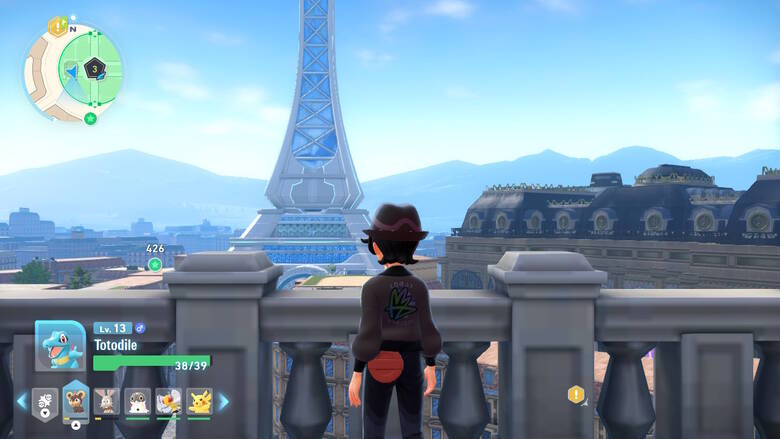Select Totodile's active portrait
Viewport: 780px width, 439px height.
(60, 346)
